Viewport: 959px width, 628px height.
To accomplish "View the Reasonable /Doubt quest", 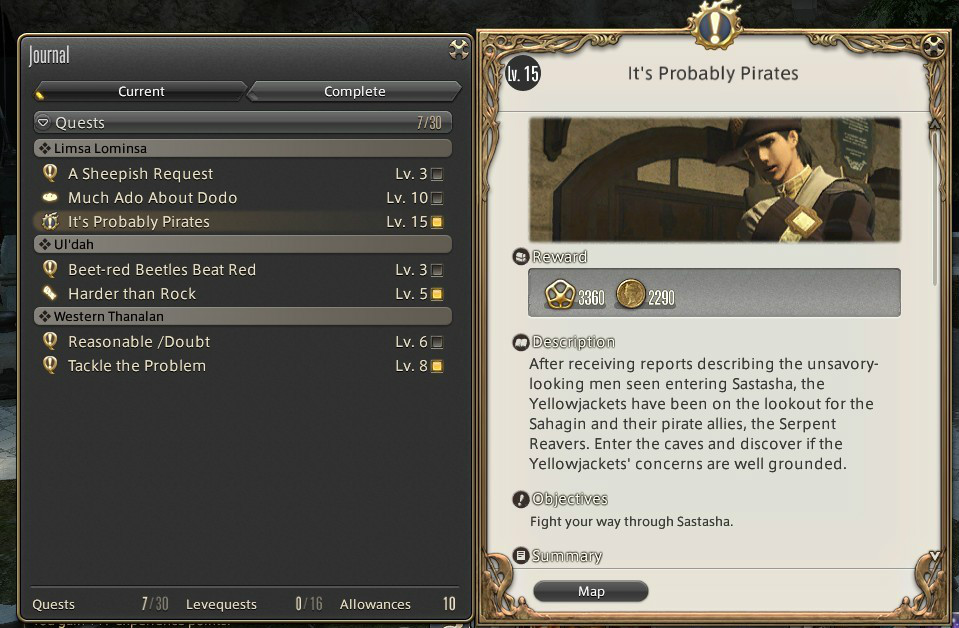I will pyautogui.click(x=138, y=342).
